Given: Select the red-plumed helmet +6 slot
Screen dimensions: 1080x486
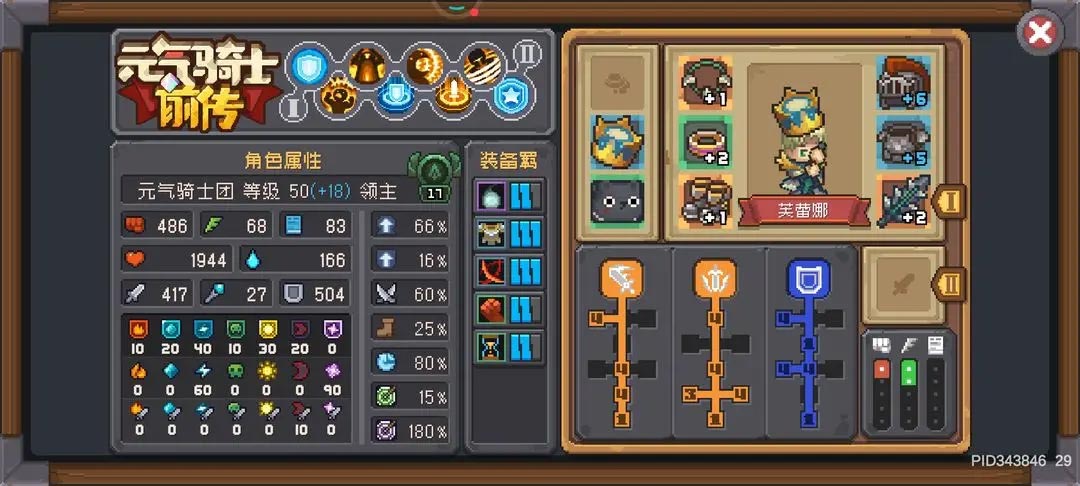Looking at the screenshot, I should coord(903,83).
